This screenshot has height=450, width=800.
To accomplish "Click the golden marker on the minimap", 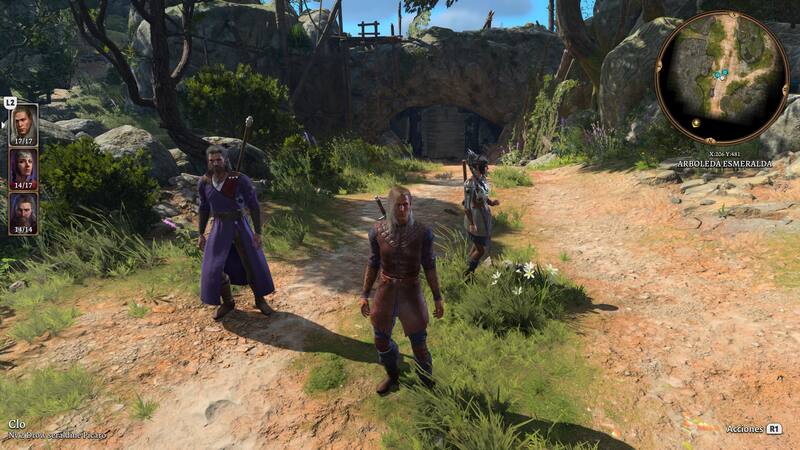I will 696,122.
